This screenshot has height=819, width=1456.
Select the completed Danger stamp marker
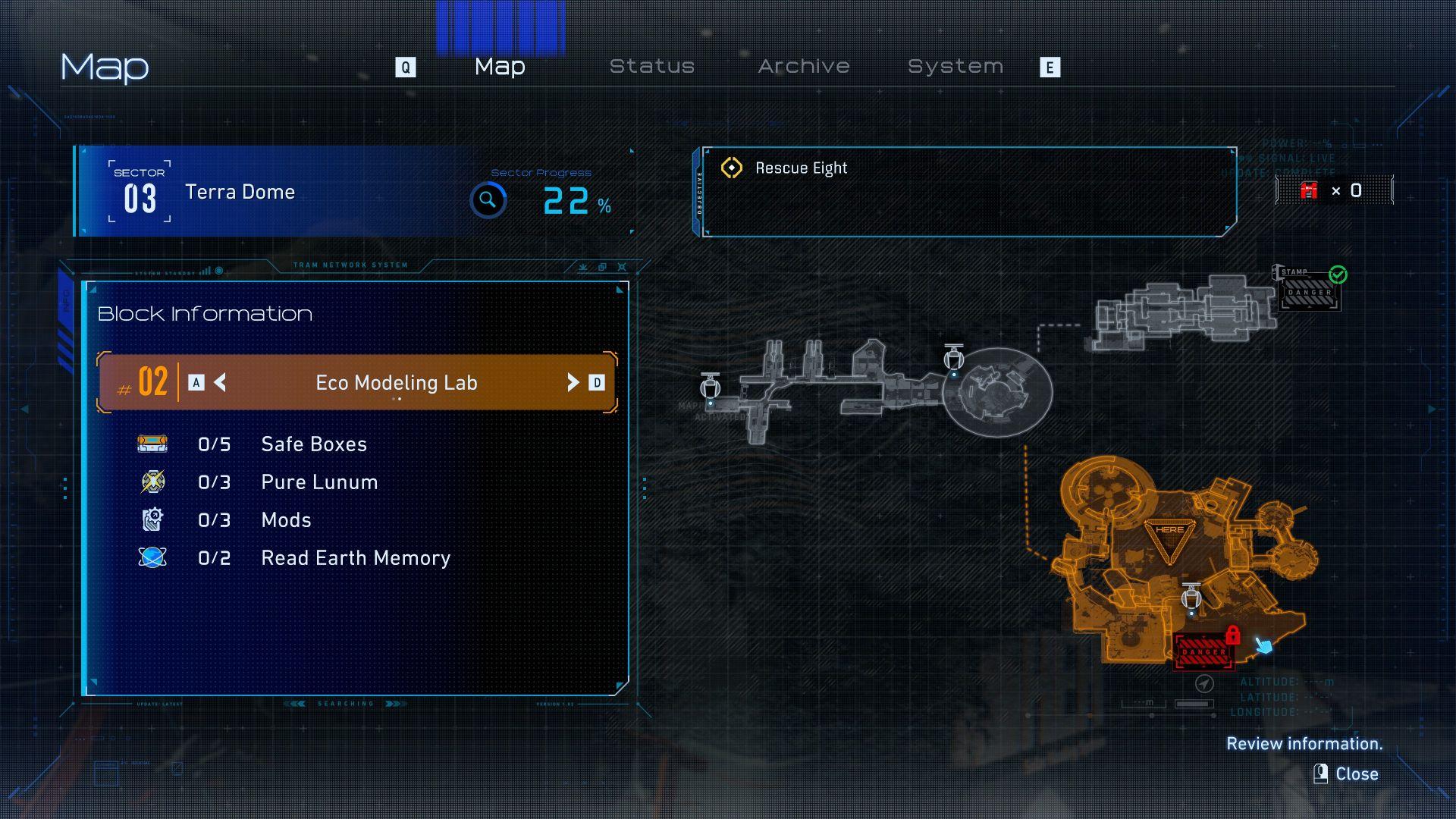(x=1310, y=293)
